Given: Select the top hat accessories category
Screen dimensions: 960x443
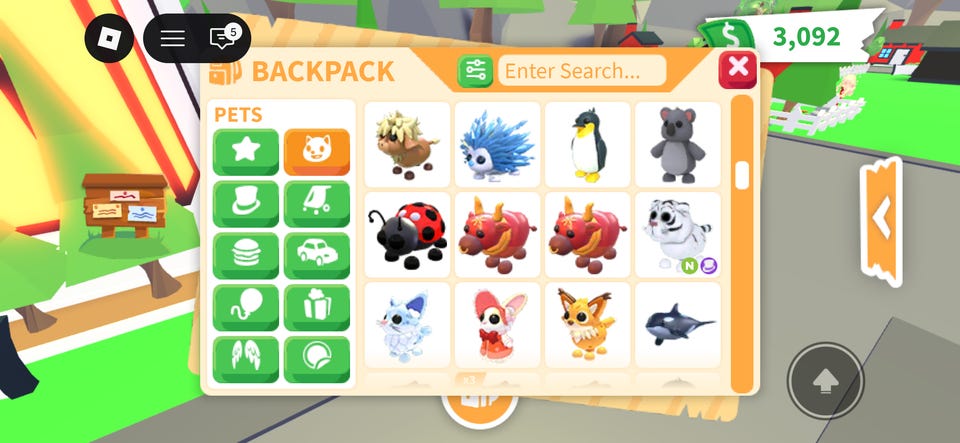Looking at the screenshot, I should 245,203.
